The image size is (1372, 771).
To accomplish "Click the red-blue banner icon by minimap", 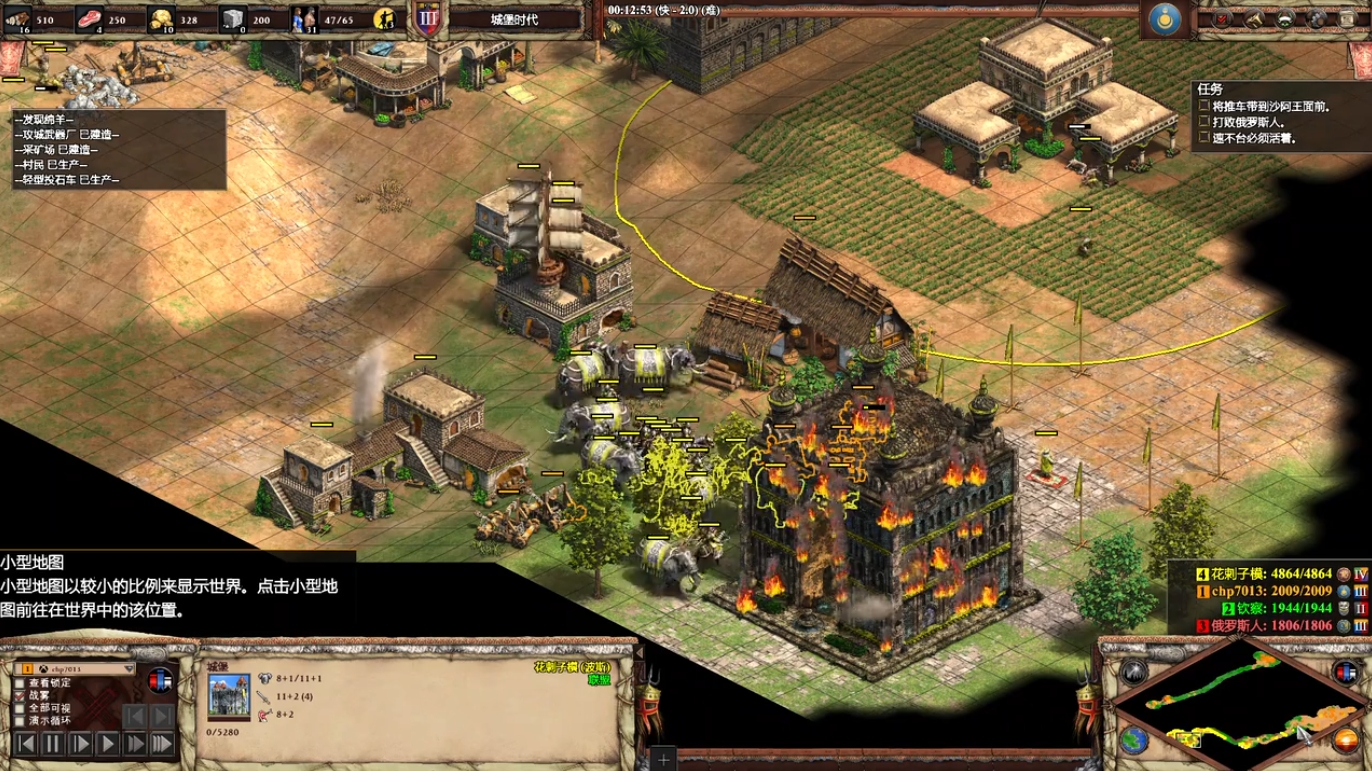I will pyautogui.click(x=1344, y=672).
